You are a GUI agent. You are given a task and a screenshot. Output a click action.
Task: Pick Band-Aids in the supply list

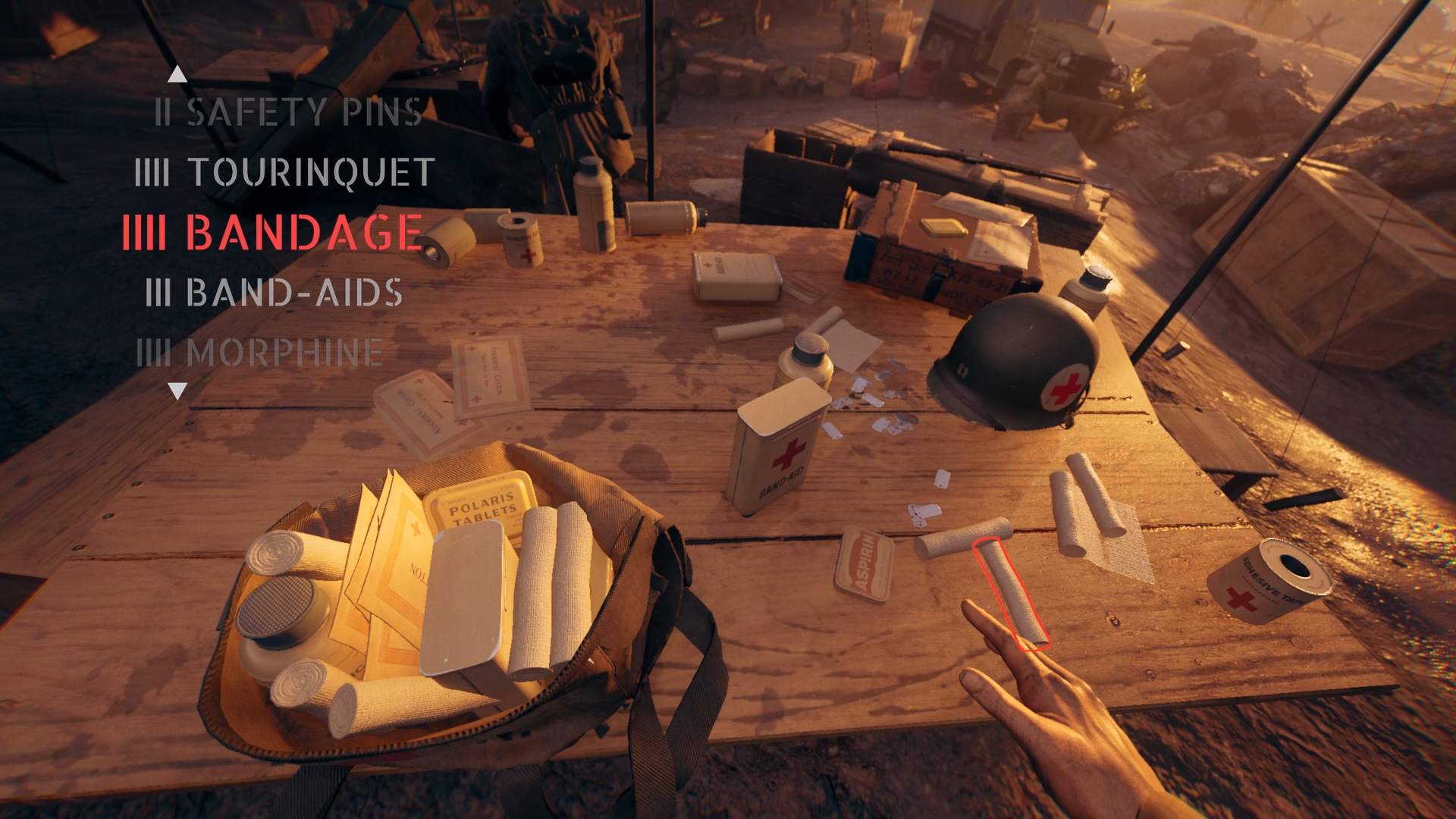pos(274,293)
